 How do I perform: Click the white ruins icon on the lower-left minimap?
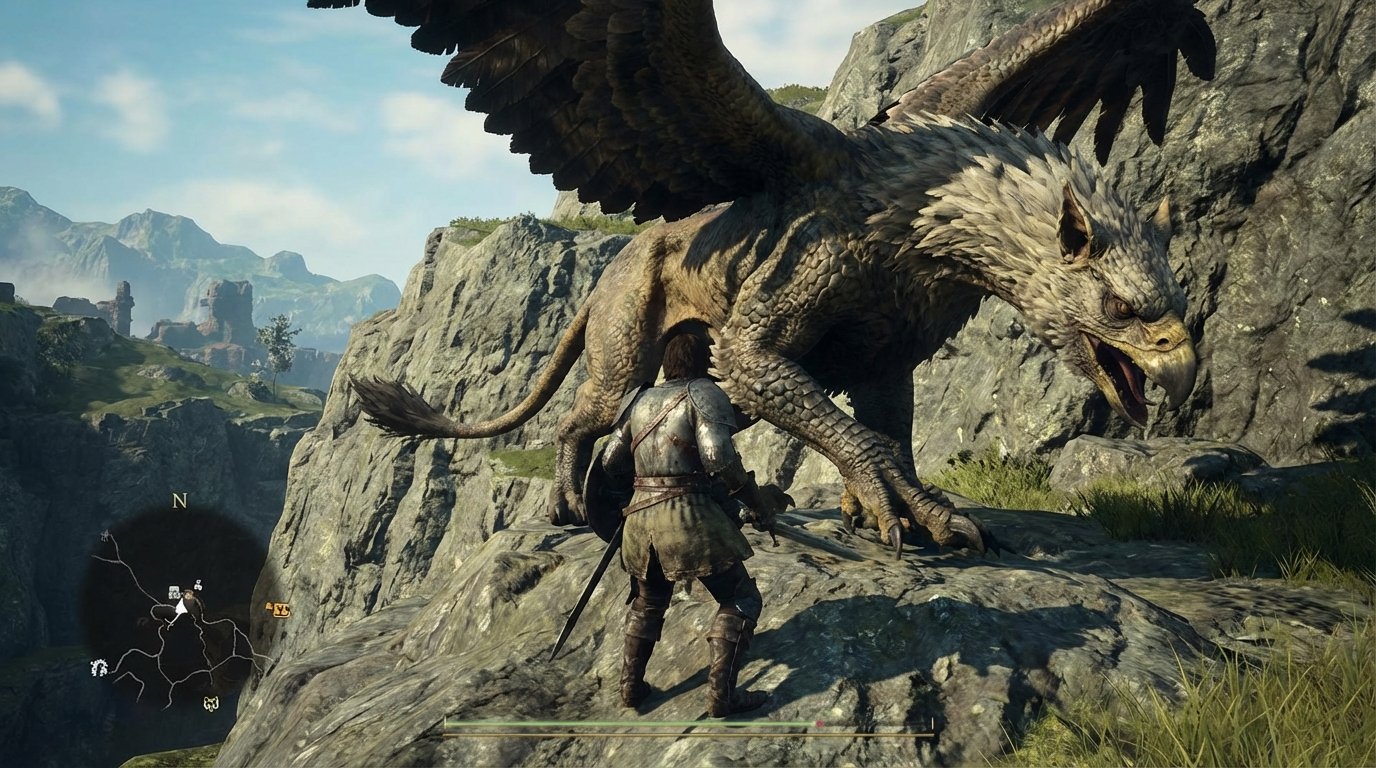coord(99,665)
